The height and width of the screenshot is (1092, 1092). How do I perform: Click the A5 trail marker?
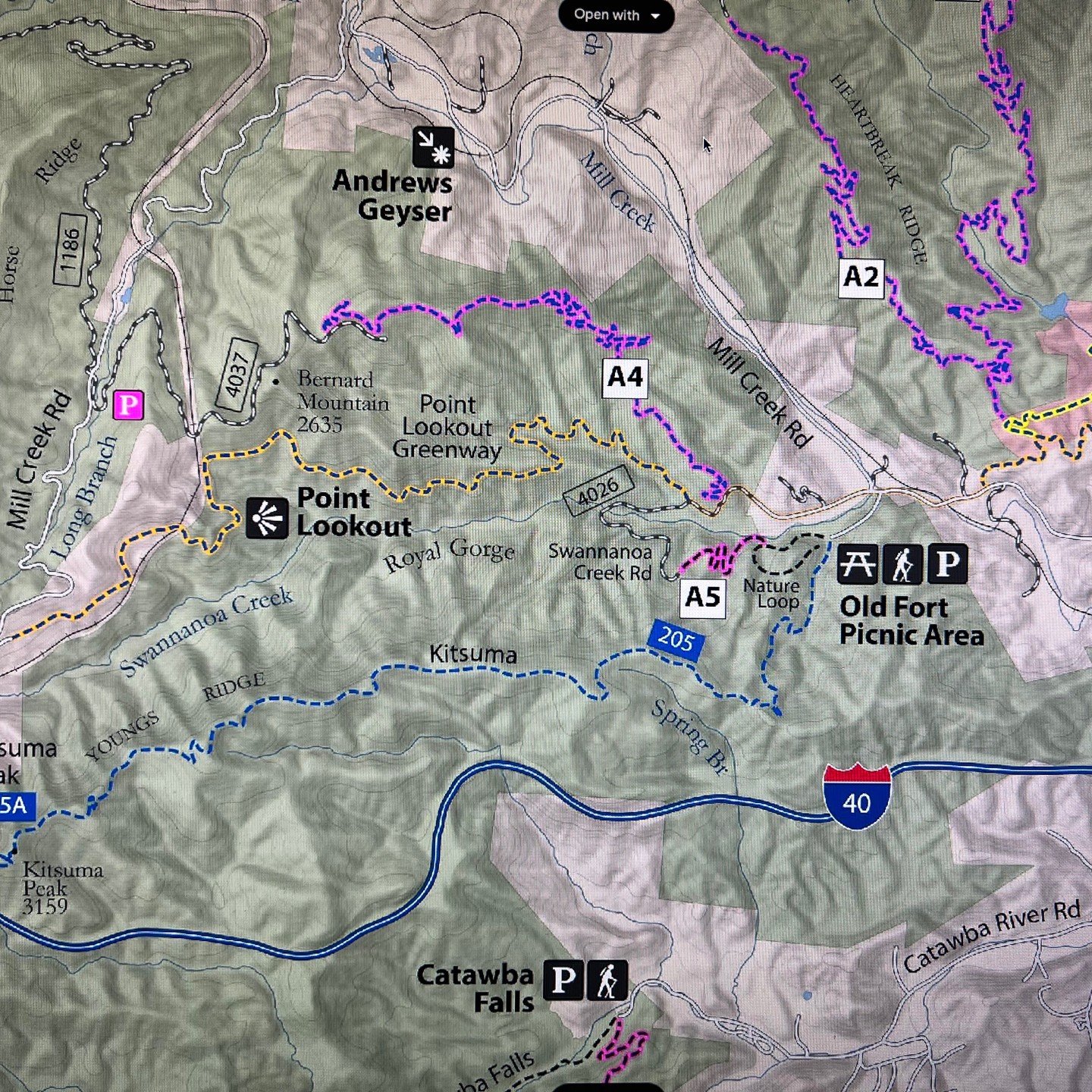[x=703, y=597]
